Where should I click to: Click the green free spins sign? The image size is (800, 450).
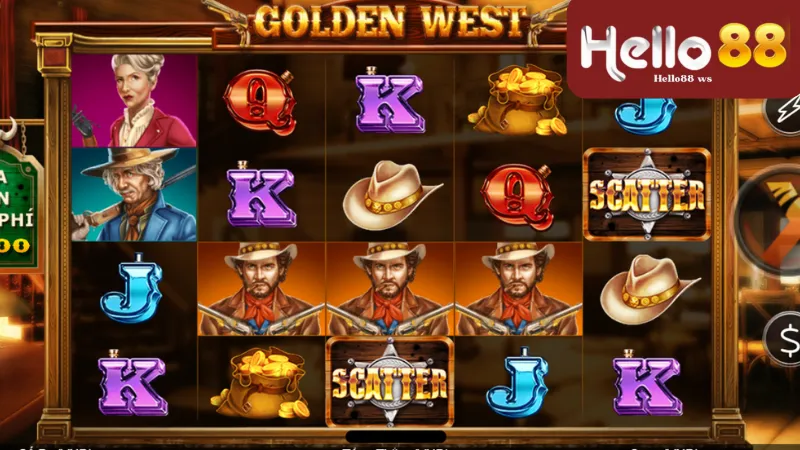(19, 210)
